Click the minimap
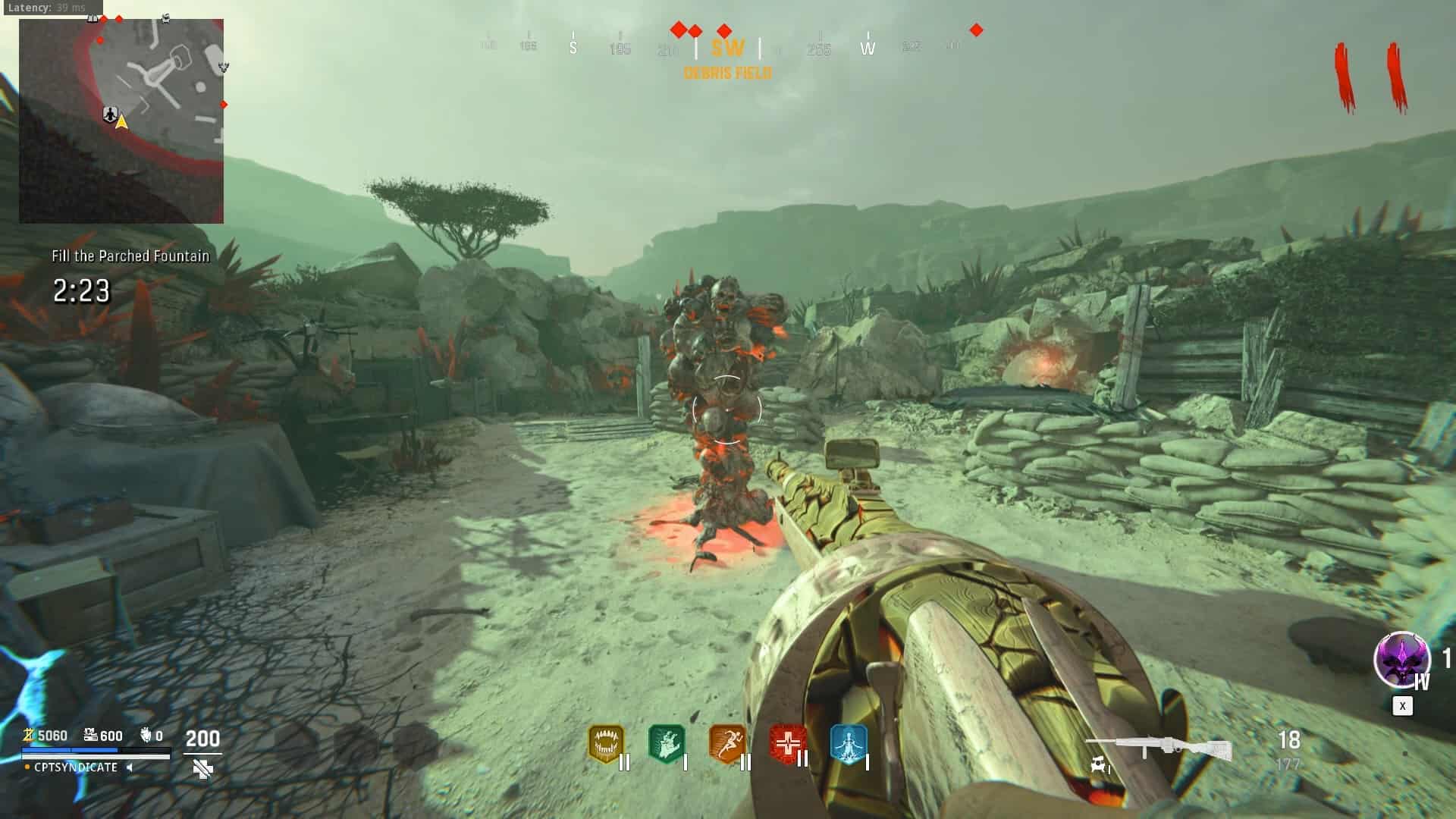Viewport: 1456px width, 819px height. tap(121, 121)
